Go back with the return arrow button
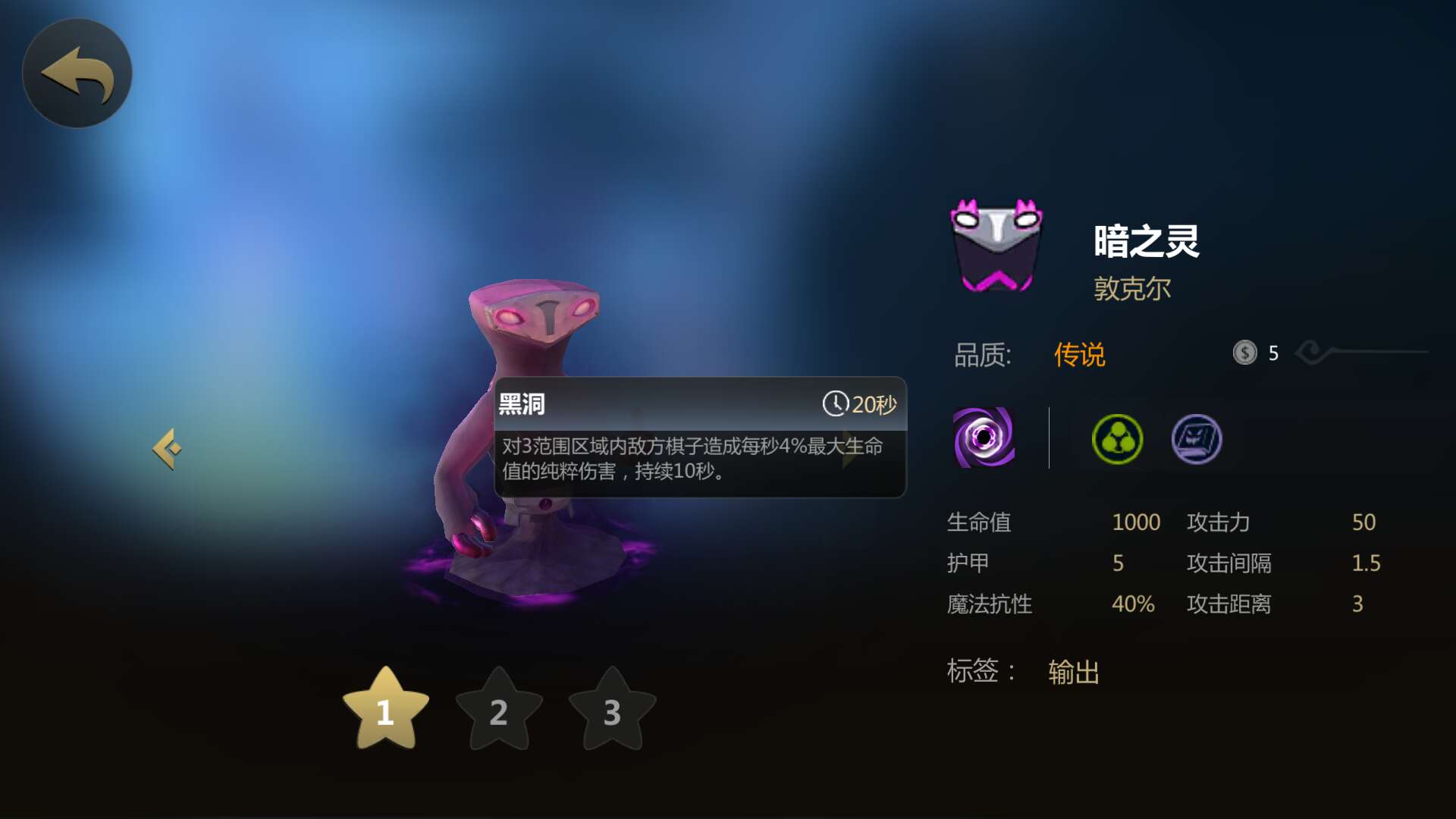The width and height of the screenshot is (1456, 819). [77, 74]
